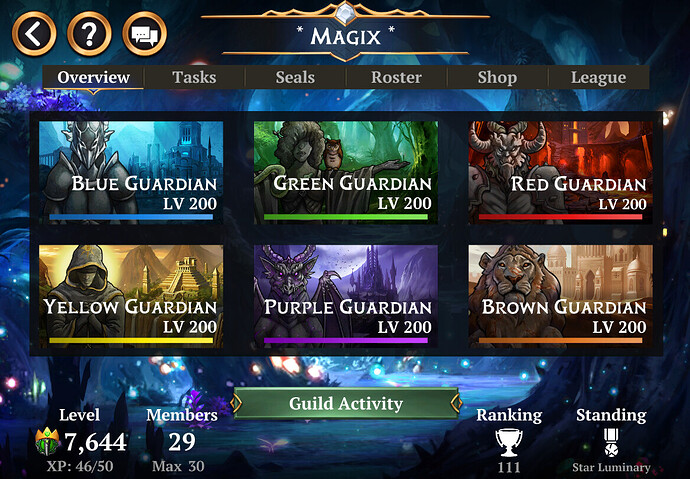Open the Guild Activity button
This screenshot has width=690, height=479.
345,404
